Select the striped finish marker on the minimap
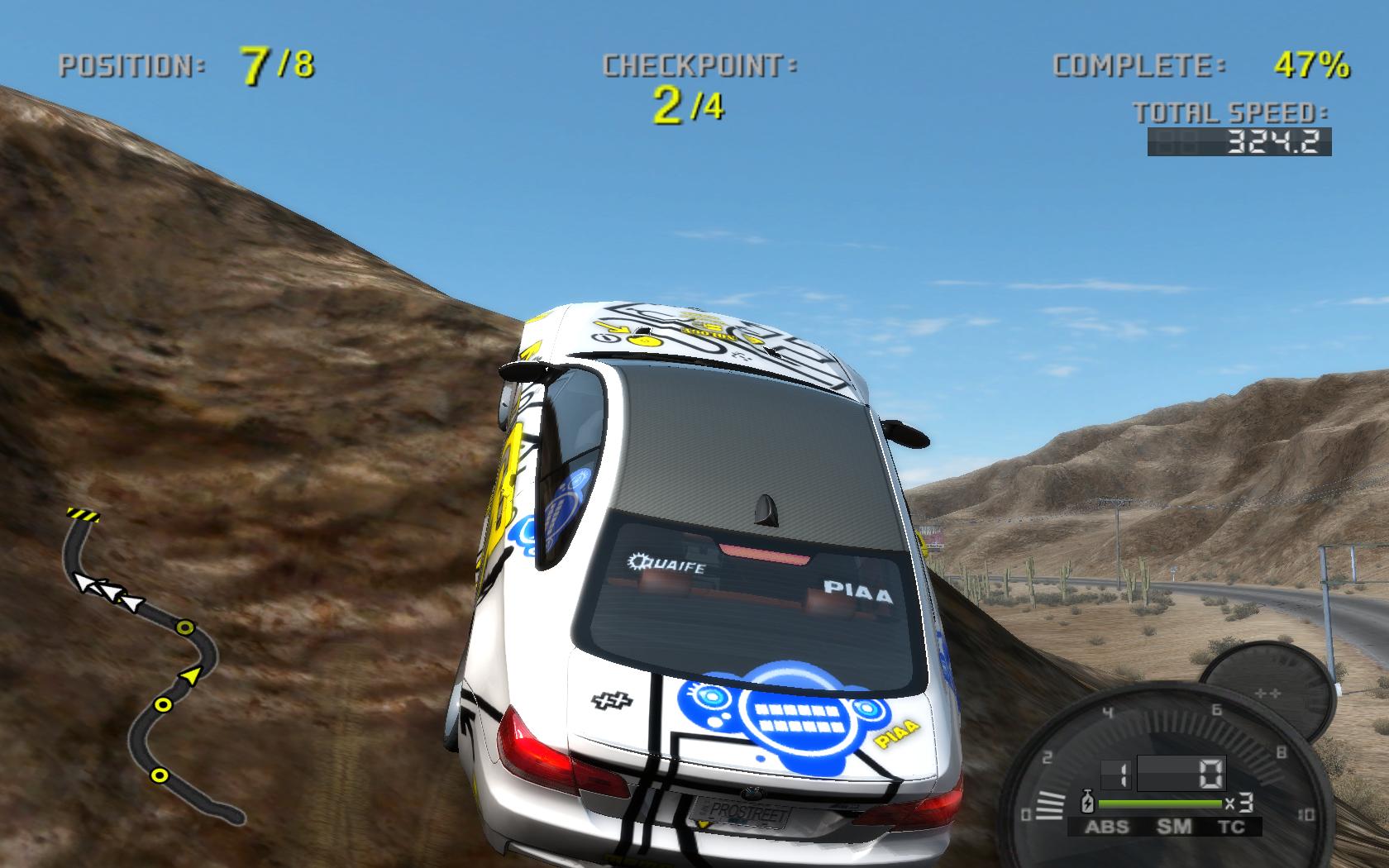Image resolution: width=1389 pixels, height=868 pixels. 83,514
